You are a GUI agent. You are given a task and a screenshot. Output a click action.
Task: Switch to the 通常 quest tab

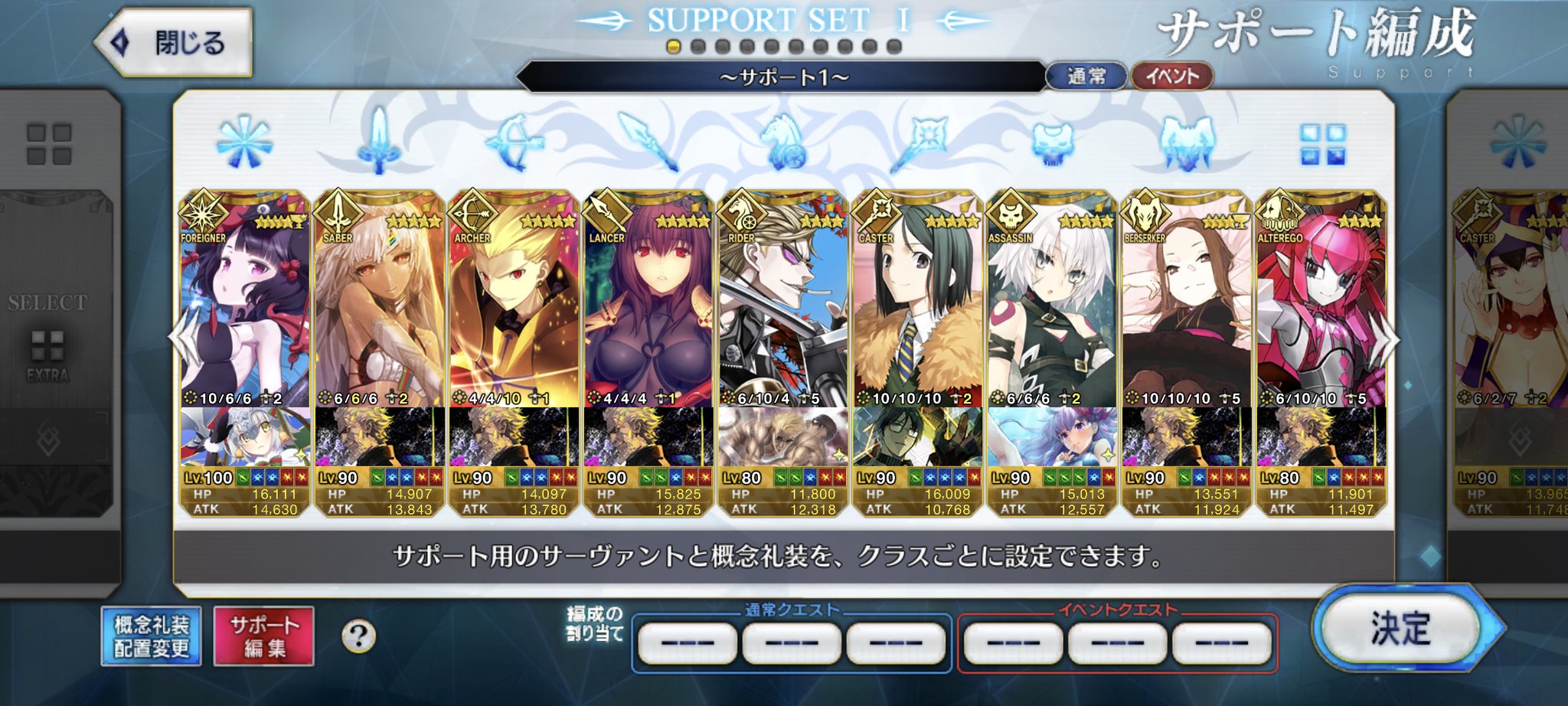point(1086,77)
